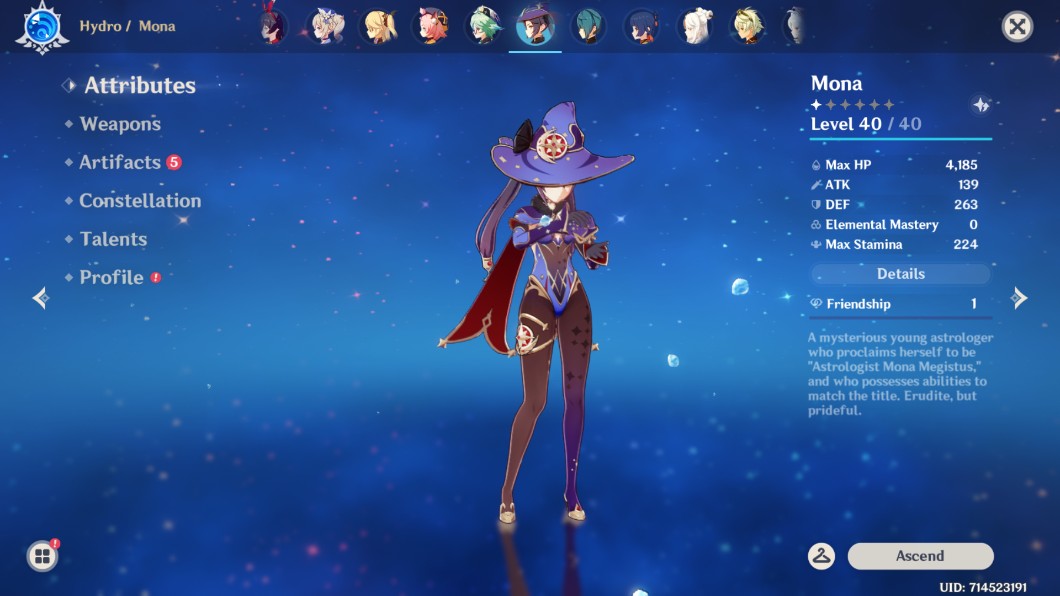Show the Profile section
The image size is (1060, 596).
point(111,278)
